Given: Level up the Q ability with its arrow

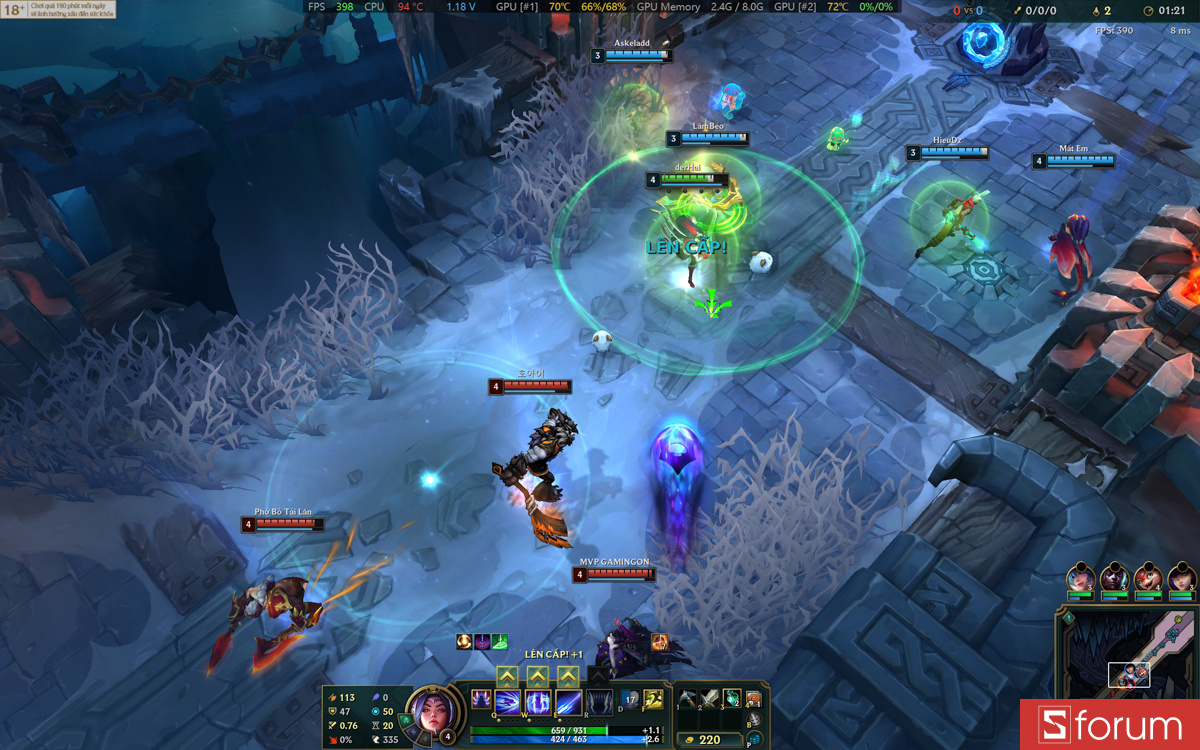Looking at the screenshot, I should (x=506, y=677).
